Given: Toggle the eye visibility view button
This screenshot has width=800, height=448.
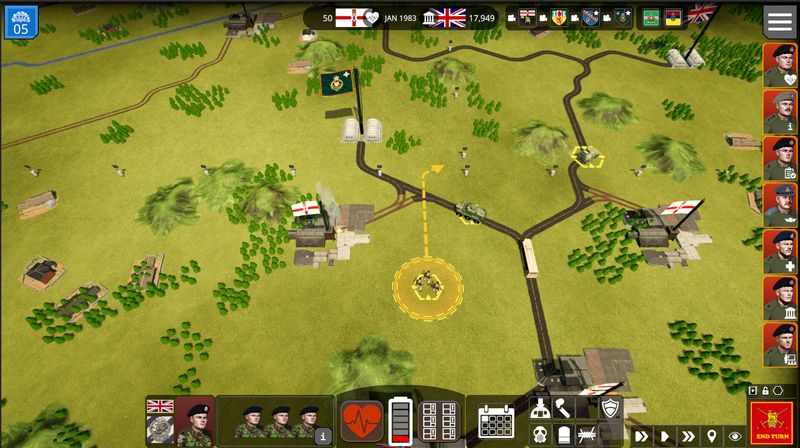Looking at the screenshot, I should click(735, 437).
